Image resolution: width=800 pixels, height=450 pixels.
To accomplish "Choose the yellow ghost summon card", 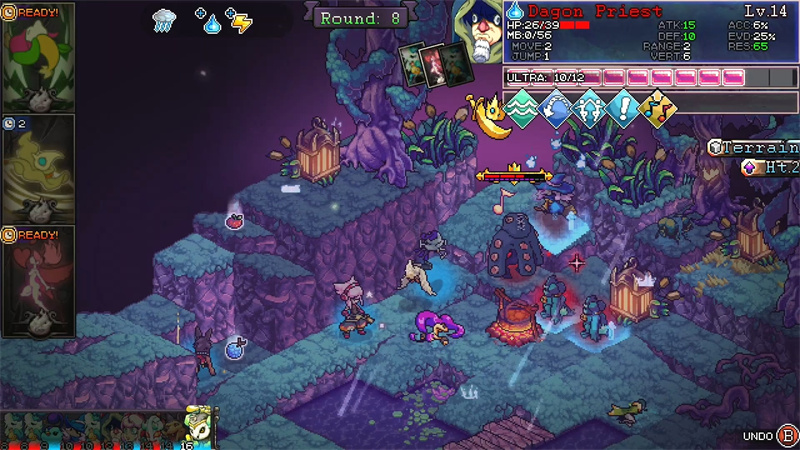I will point(38,168).
